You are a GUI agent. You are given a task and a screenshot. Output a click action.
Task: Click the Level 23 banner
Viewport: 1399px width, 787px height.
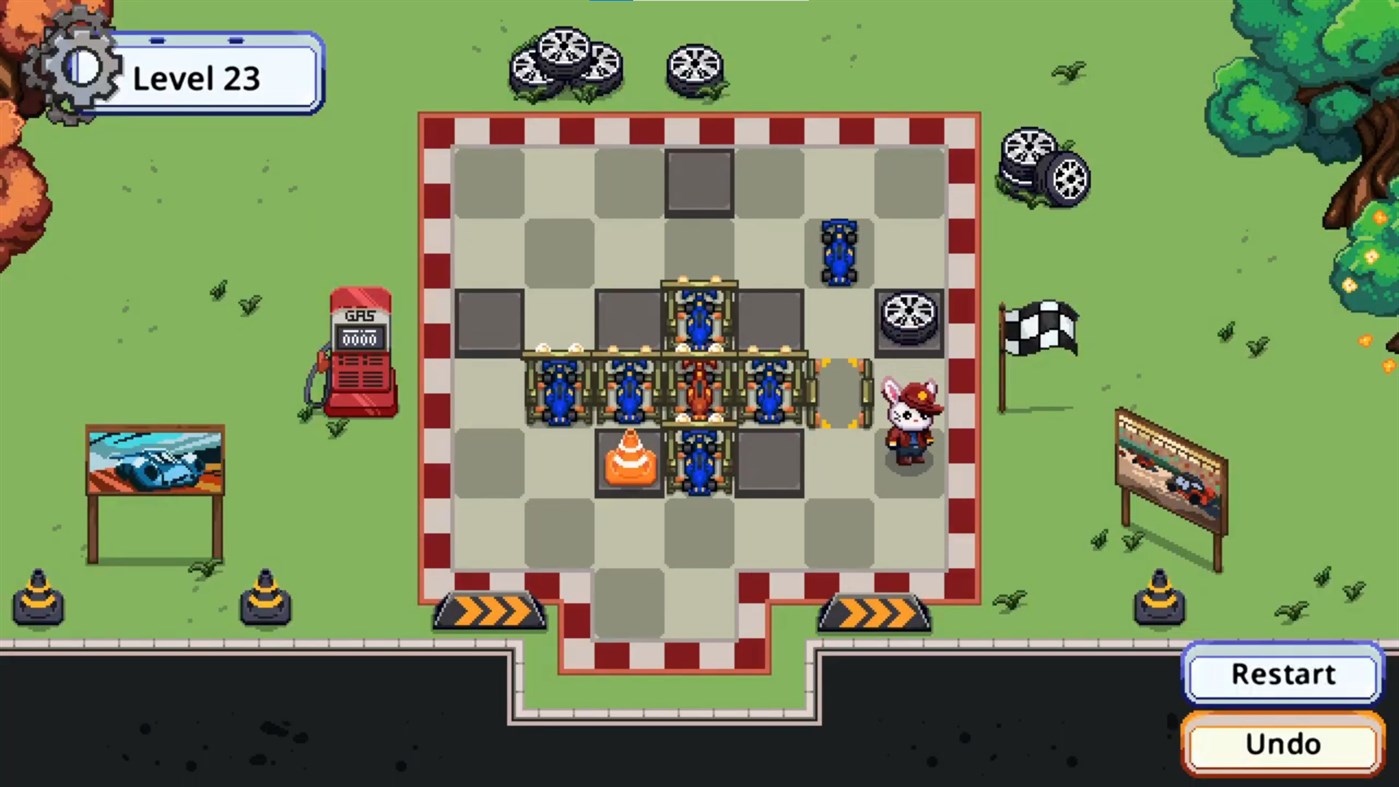point(196,78)
